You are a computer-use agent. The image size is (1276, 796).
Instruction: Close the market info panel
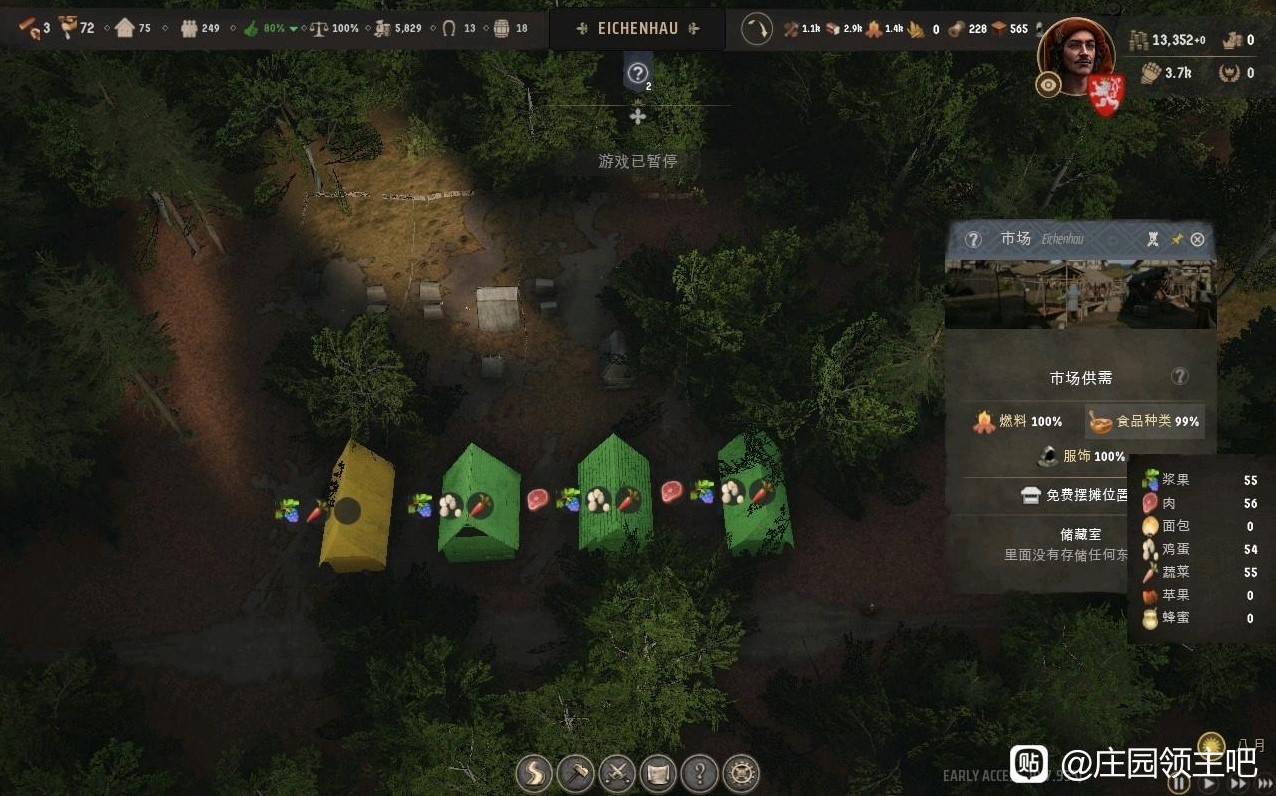[x=1197, y=240]
